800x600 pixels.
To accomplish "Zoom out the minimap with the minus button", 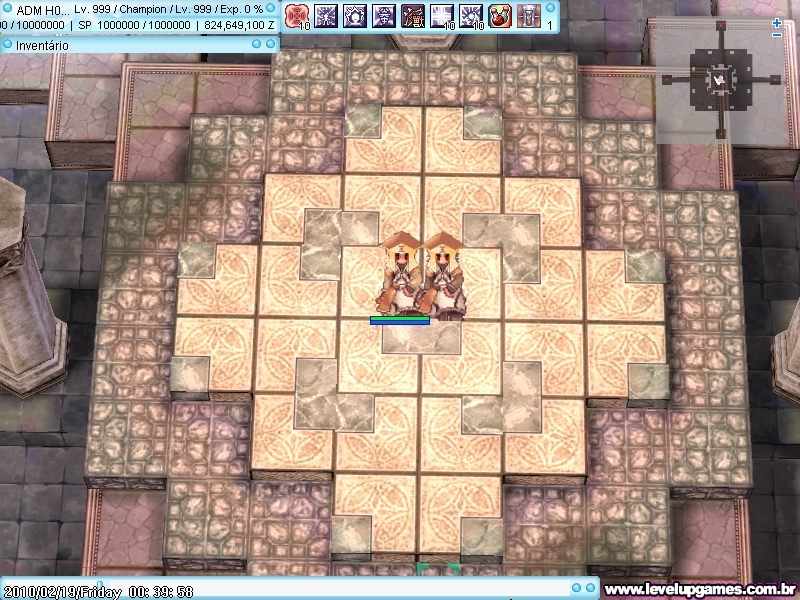I will coord(777,35).
